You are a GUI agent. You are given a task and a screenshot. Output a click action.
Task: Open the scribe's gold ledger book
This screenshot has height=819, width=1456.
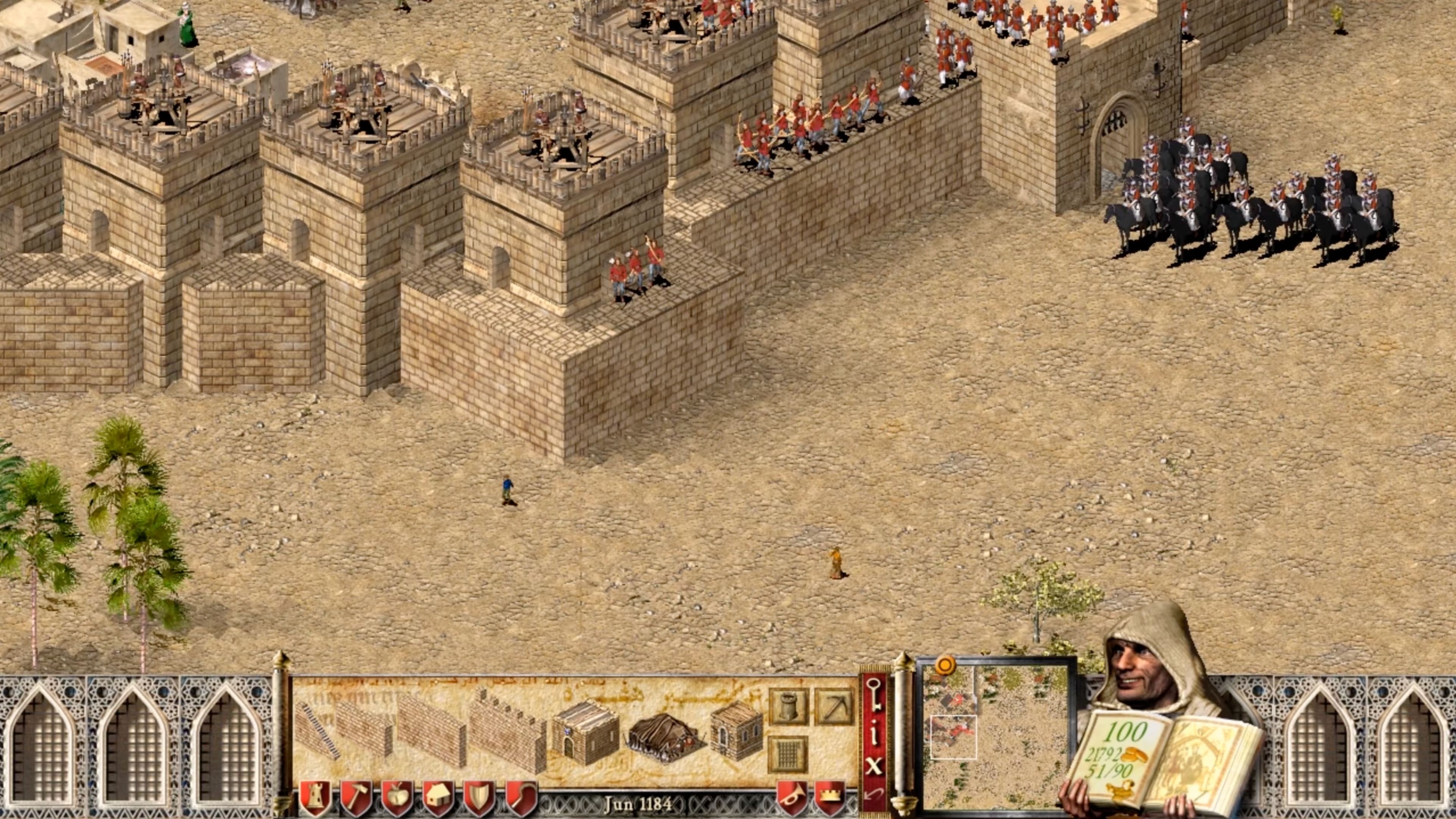pos(1153,758)
